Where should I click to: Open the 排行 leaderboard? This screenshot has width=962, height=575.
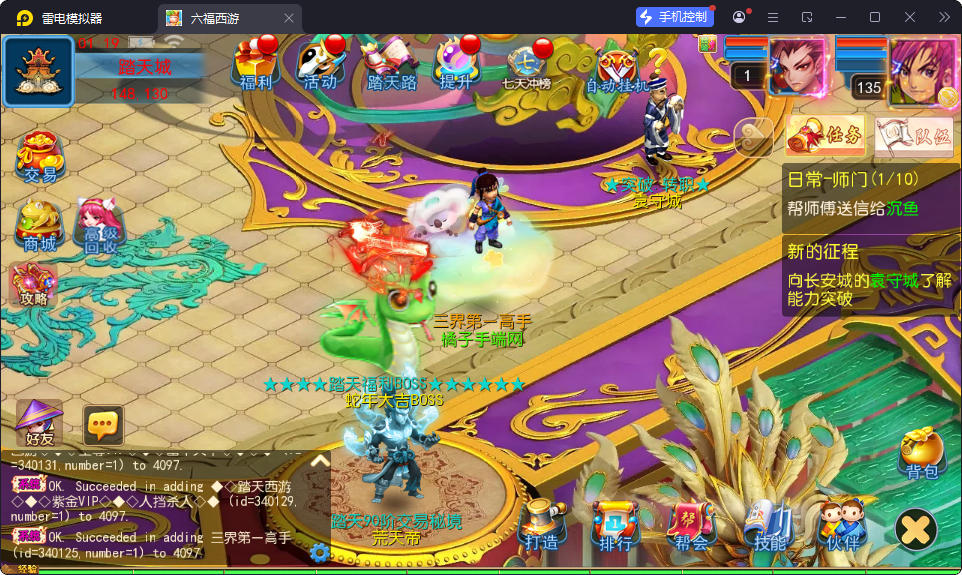click(615, 526)
